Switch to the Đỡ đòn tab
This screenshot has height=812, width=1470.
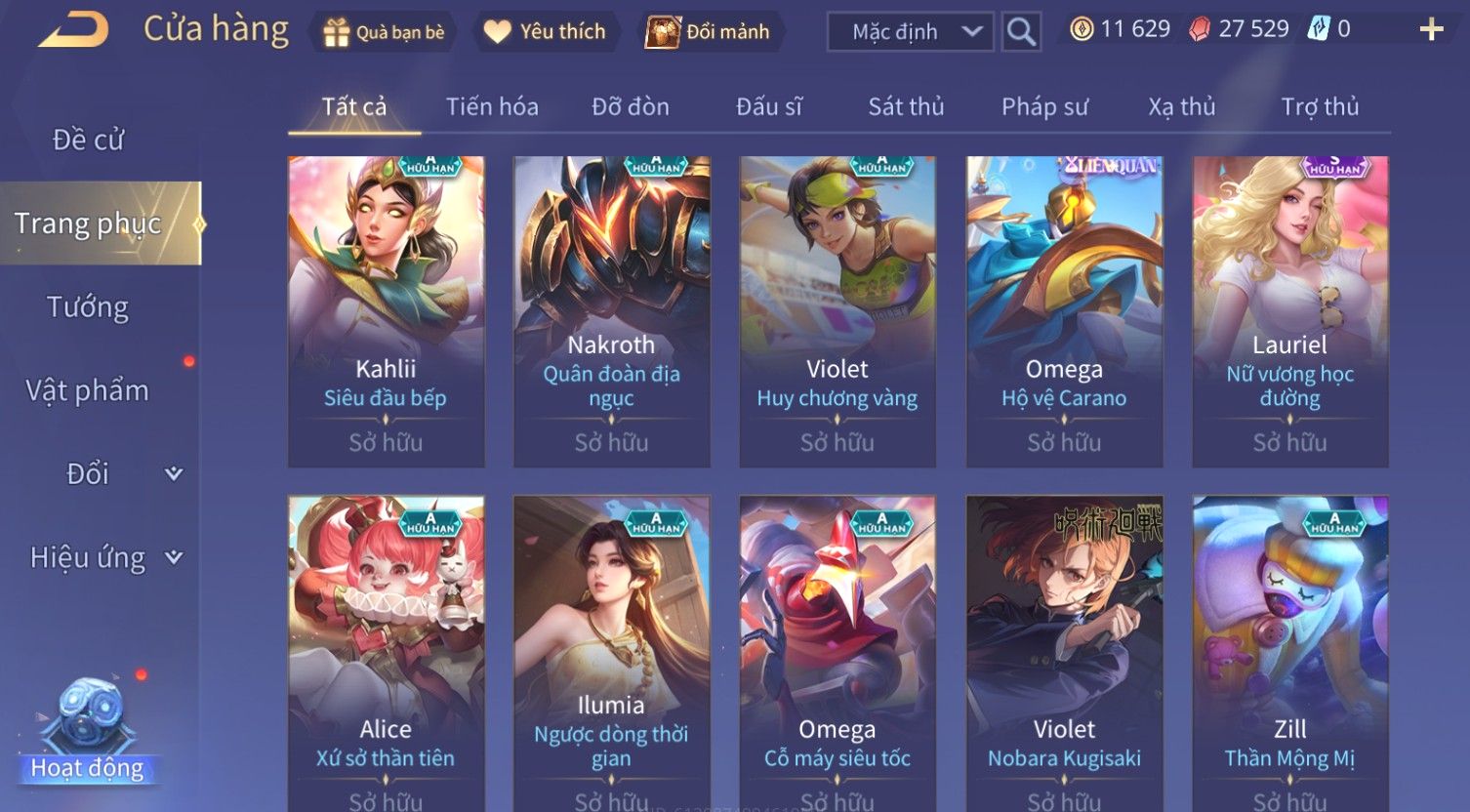tap(631, 106)
